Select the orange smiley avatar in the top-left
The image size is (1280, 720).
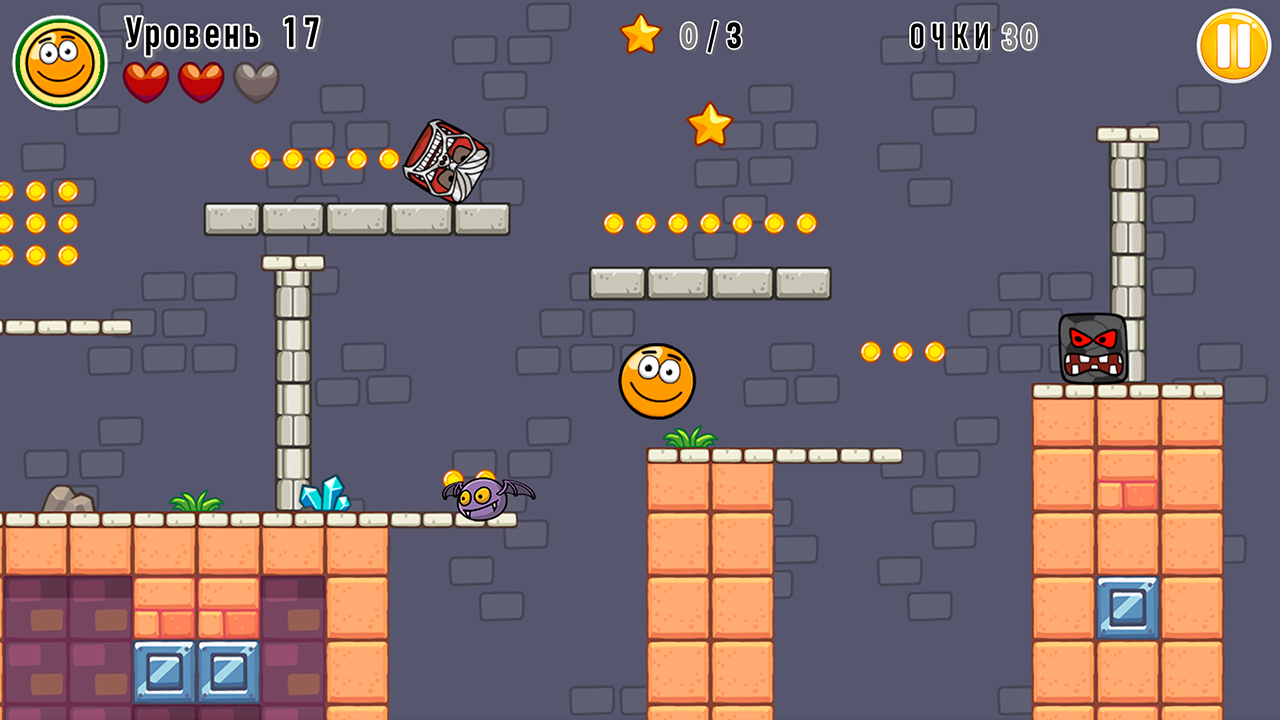click(x=57, y=59)
